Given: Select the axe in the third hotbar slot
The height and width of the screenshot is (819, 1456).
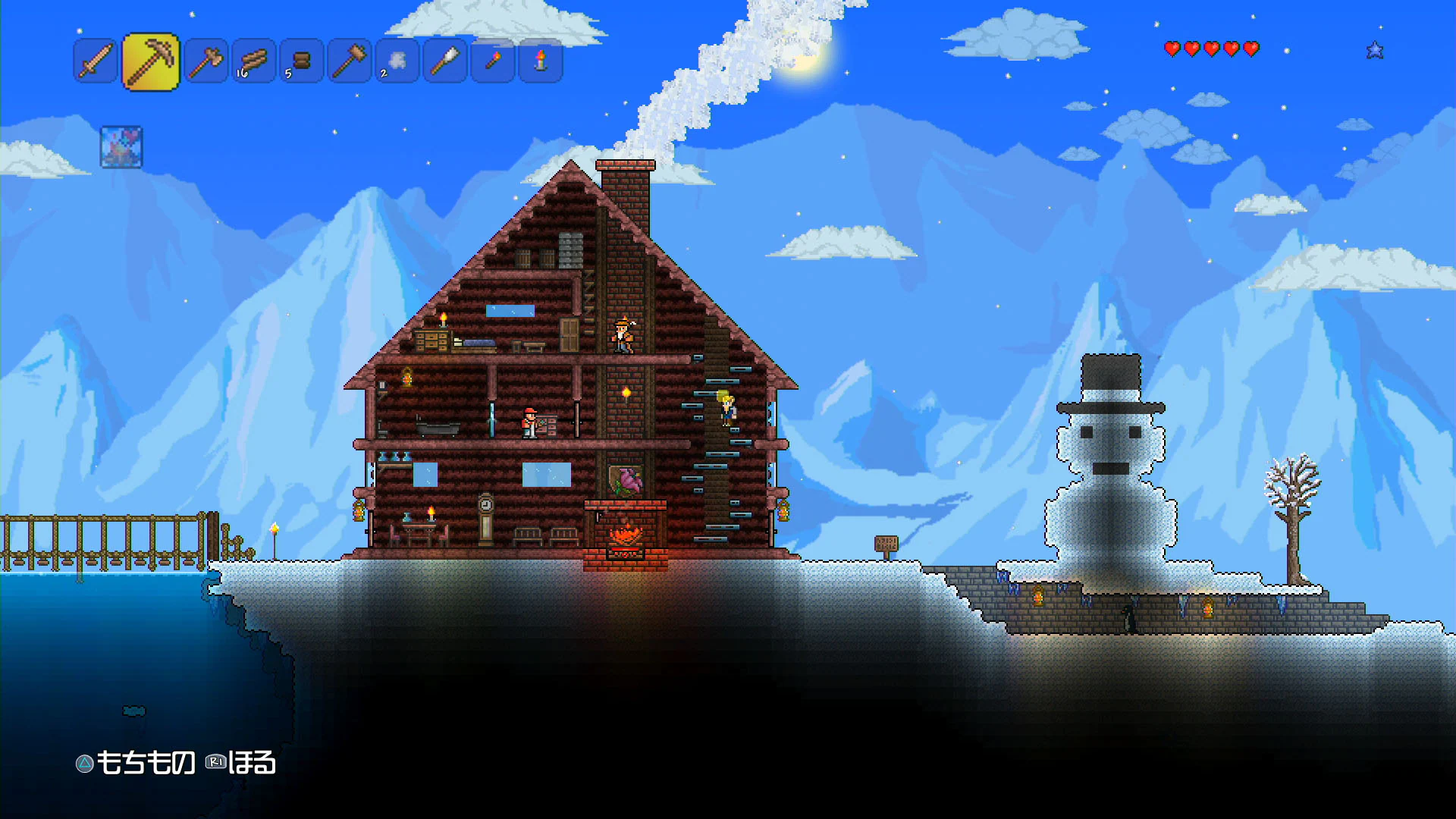Looking at the screenshot, I should tap(204, 62).
